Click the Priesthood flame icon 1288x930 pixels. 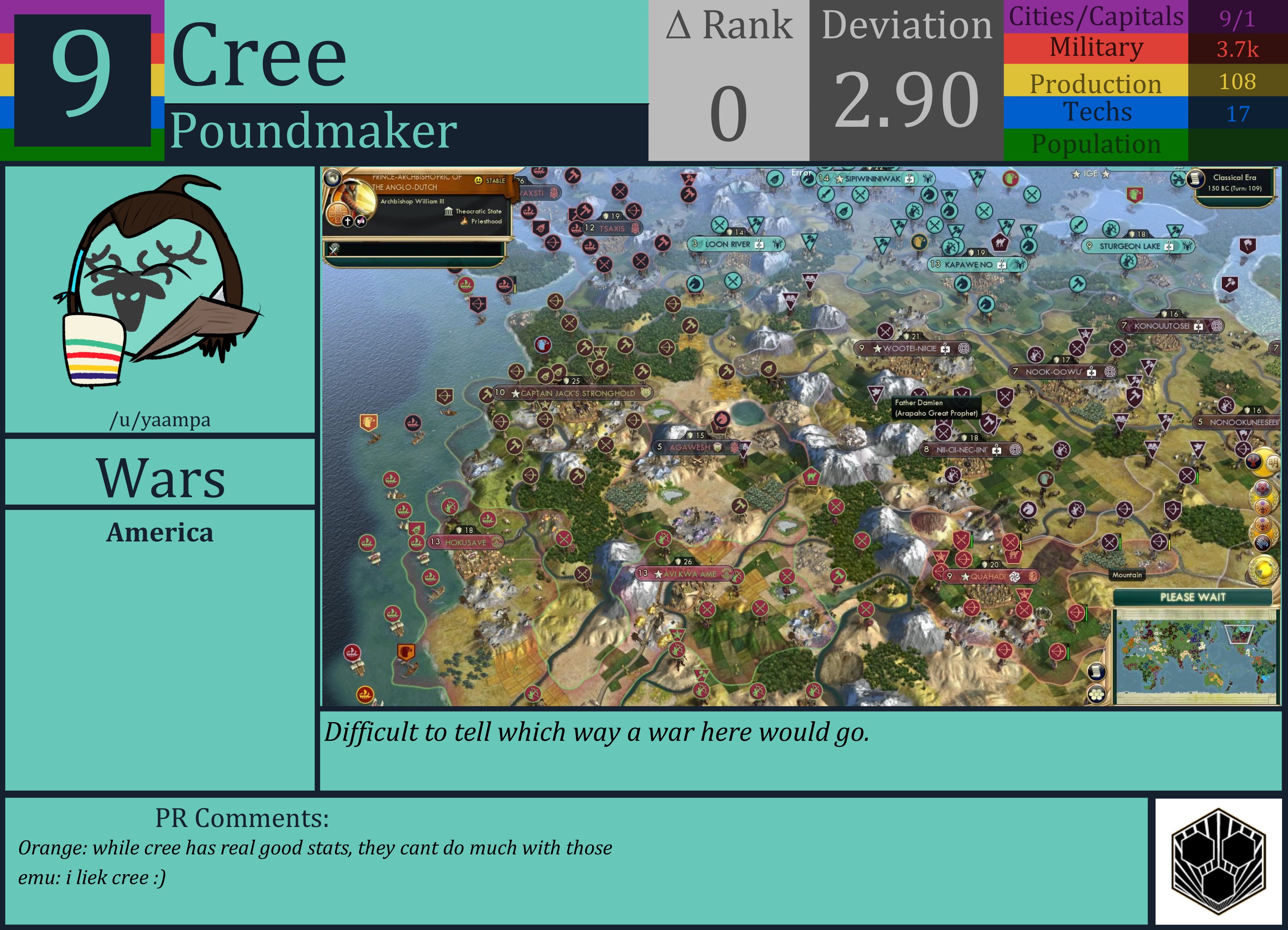tap(465, 222)
